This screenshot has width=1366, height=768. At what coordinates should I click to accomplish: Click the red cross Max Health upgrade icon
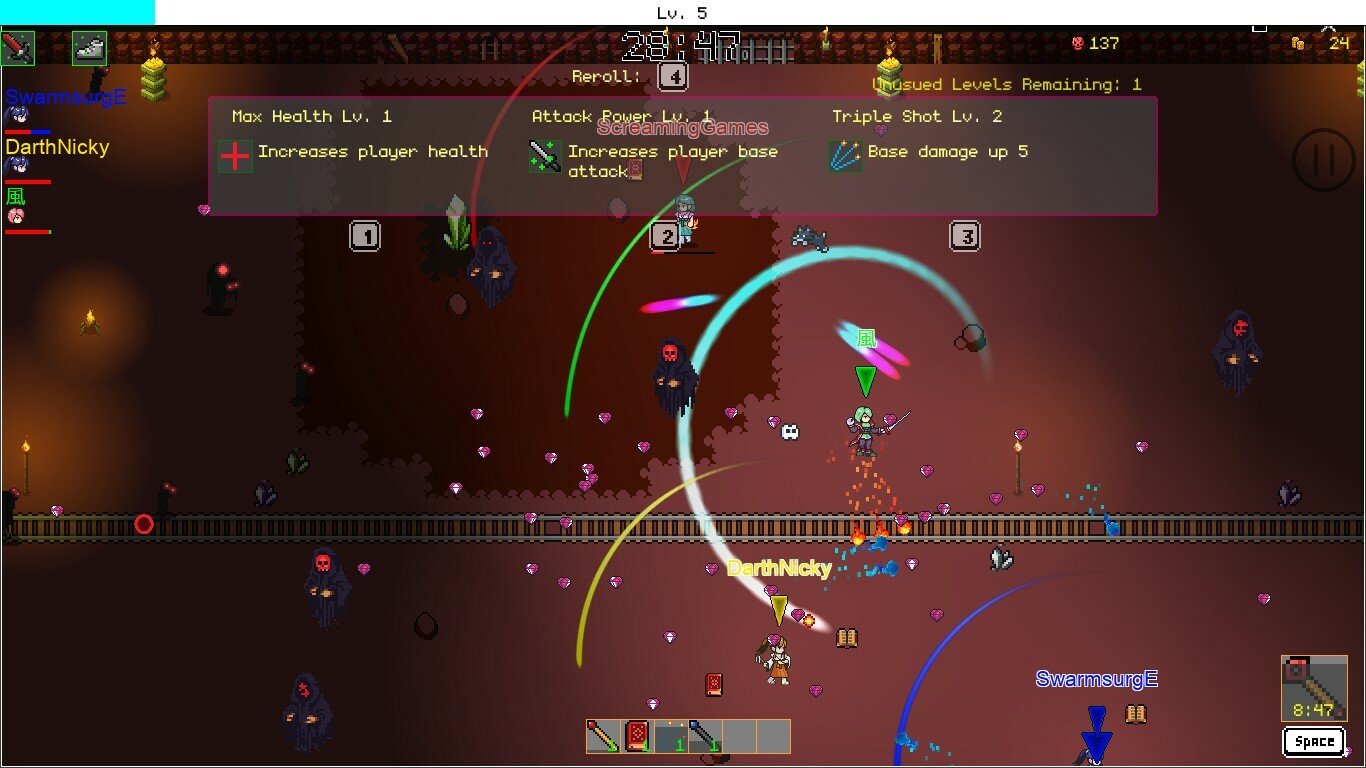tap(234, 157)
